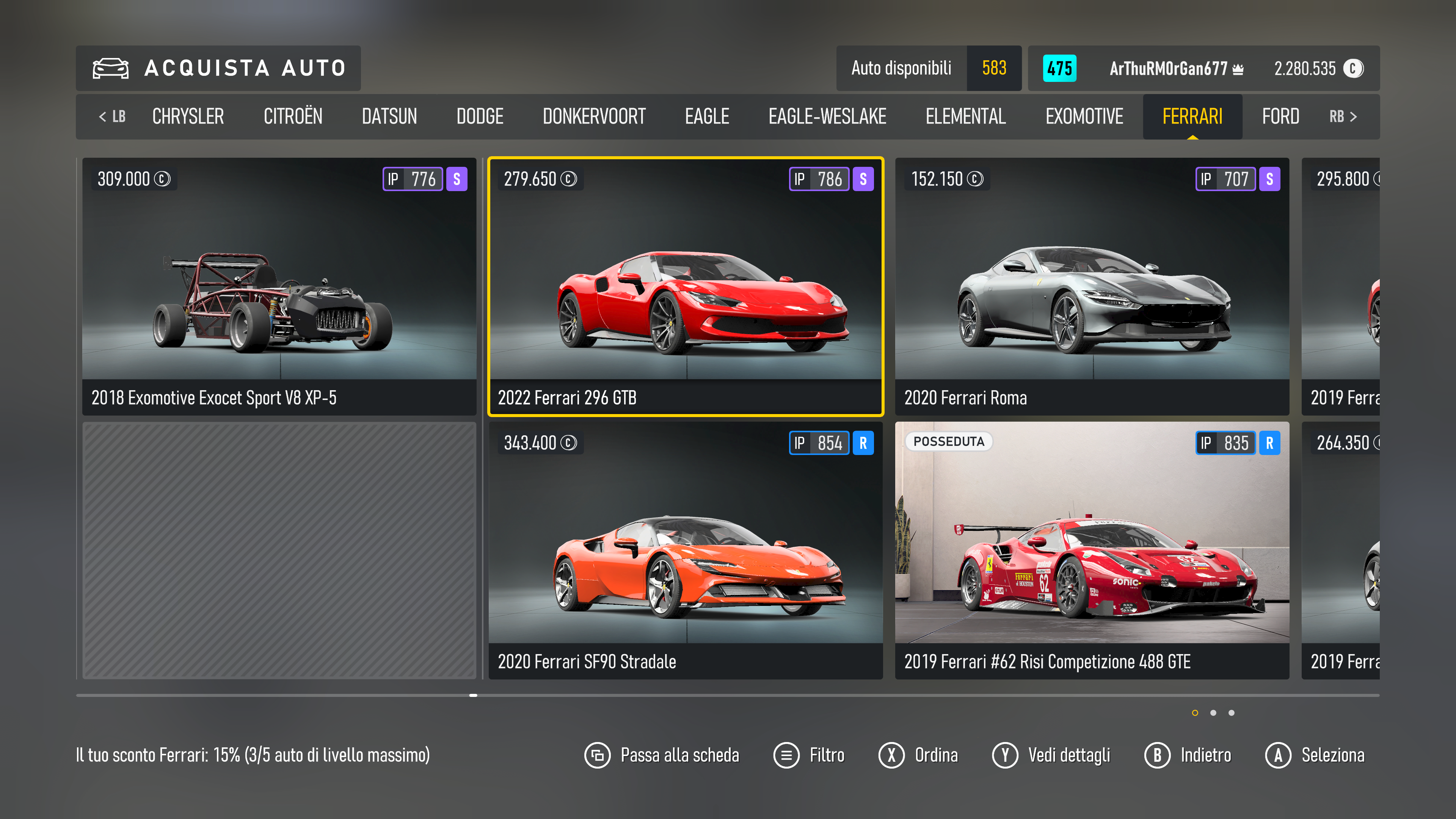
Task: Switch to the Chrysler manufacturer tab
Action: click(188, 116)
